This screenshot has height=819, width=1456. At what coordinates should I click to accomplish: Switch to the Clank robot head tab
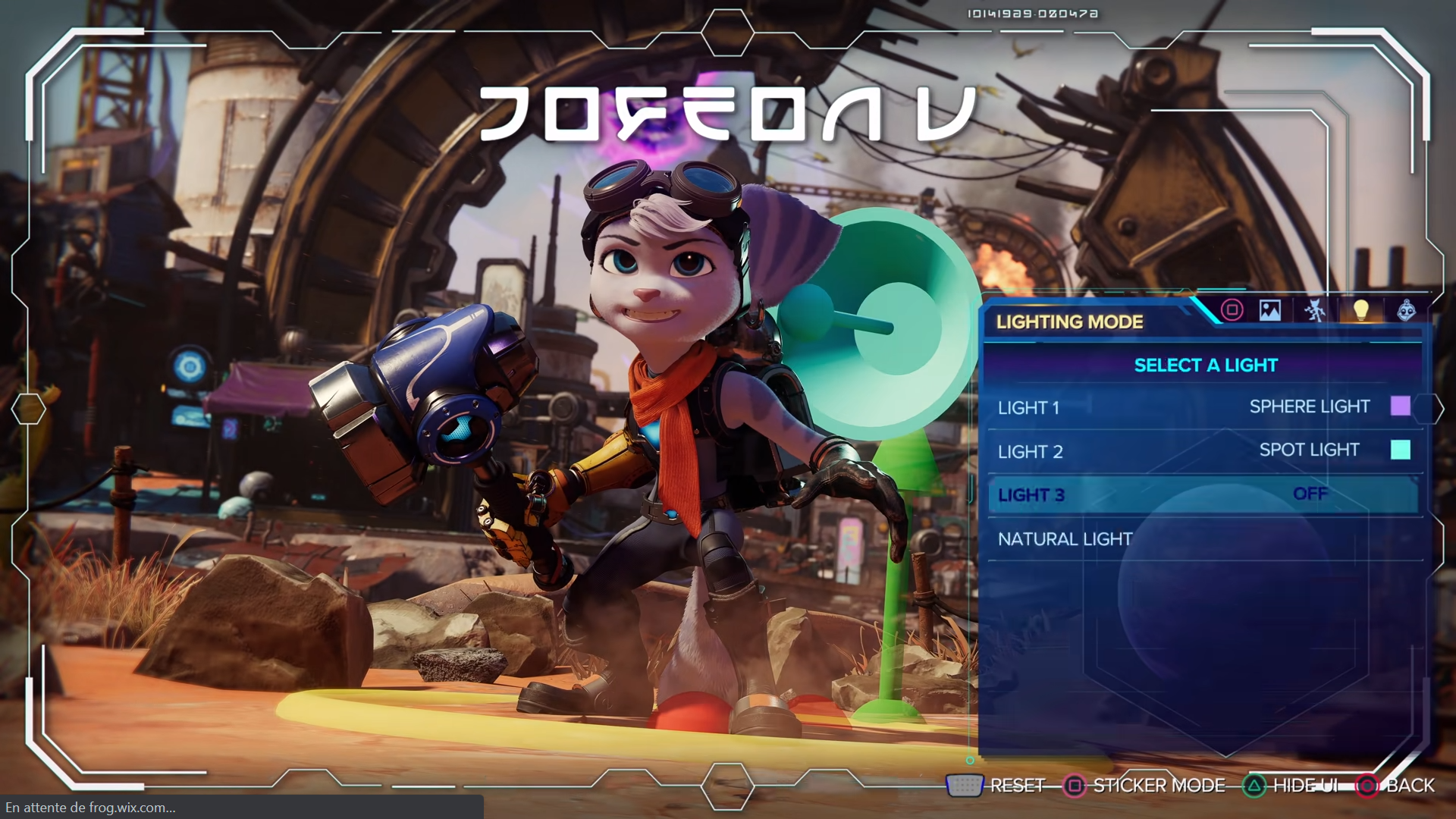(x=1407, y=310)
